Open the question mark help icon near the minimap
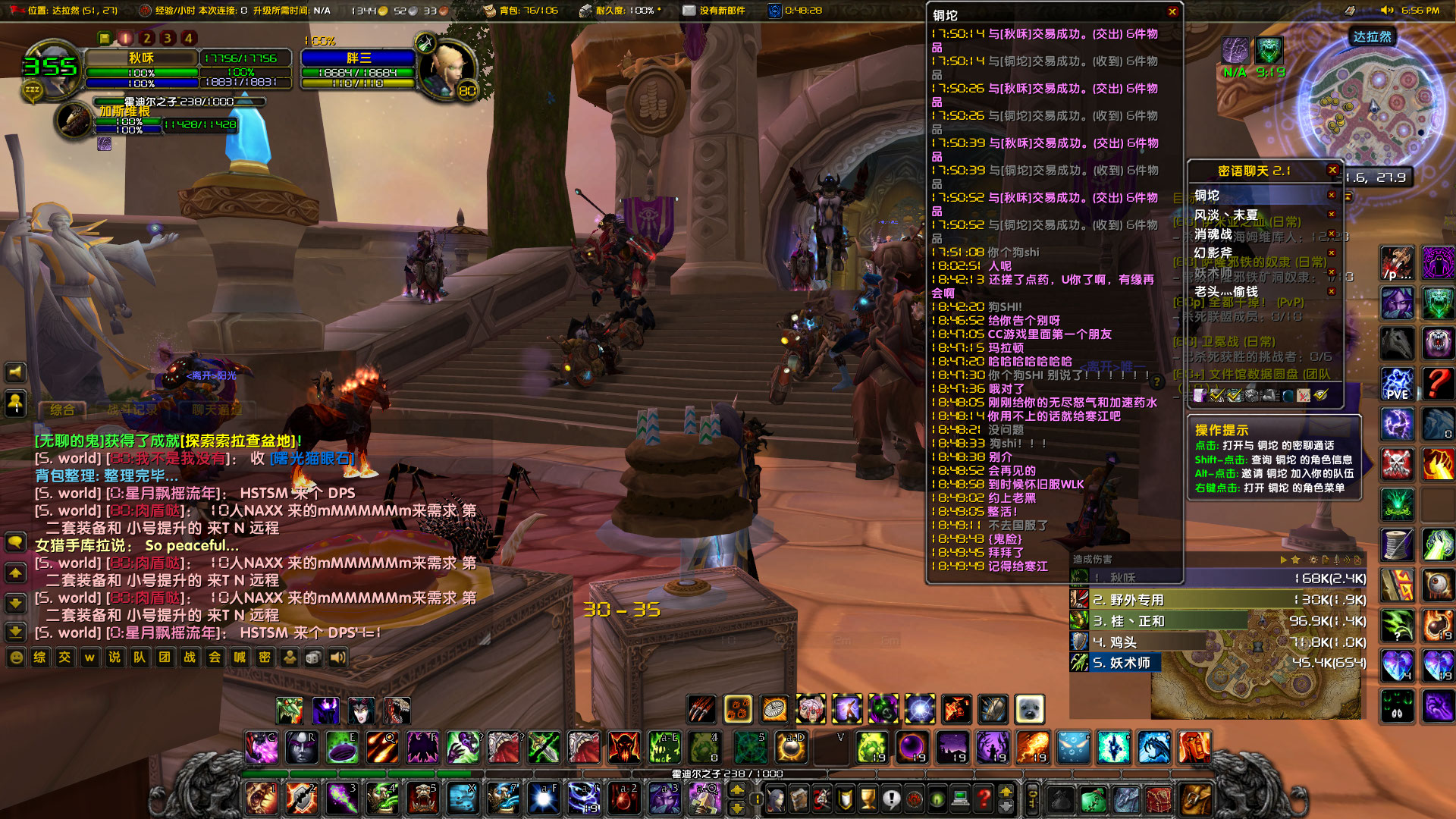Screen dimensions: 1456x819 pyautogui.click(x=1438, y=383)
